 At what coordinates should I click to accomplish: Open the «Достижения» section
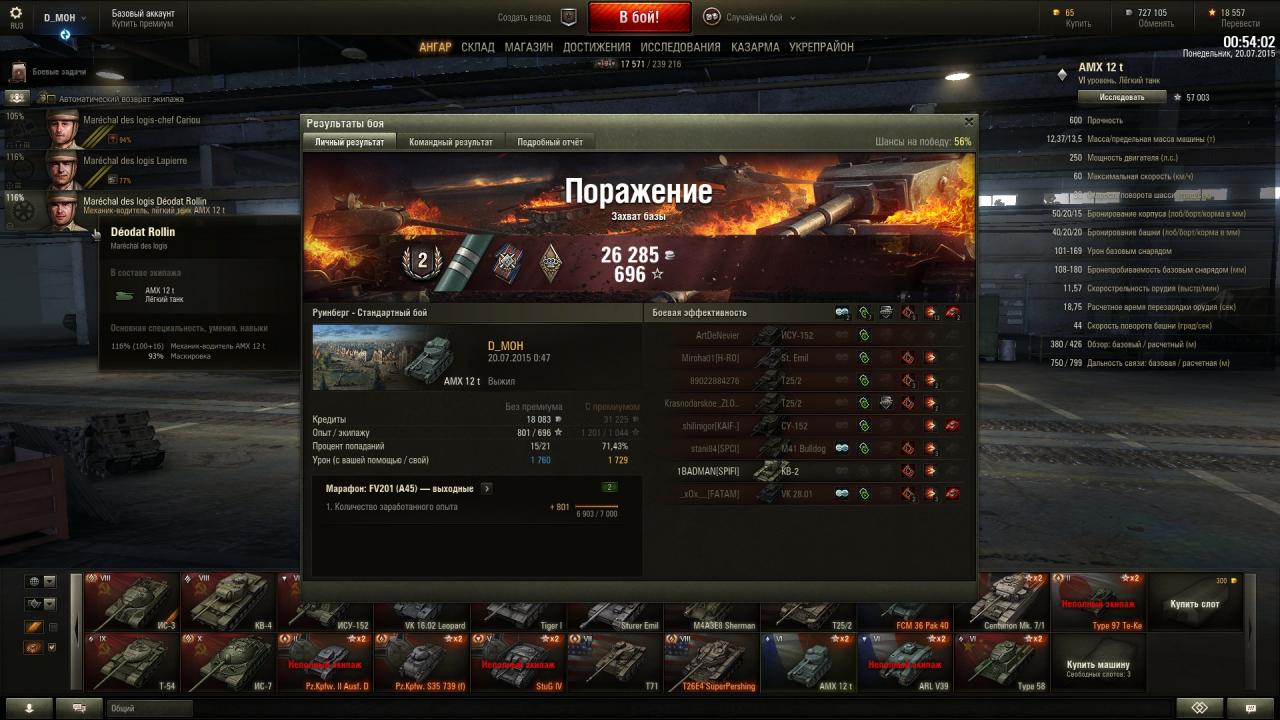(x=596, y=47)
